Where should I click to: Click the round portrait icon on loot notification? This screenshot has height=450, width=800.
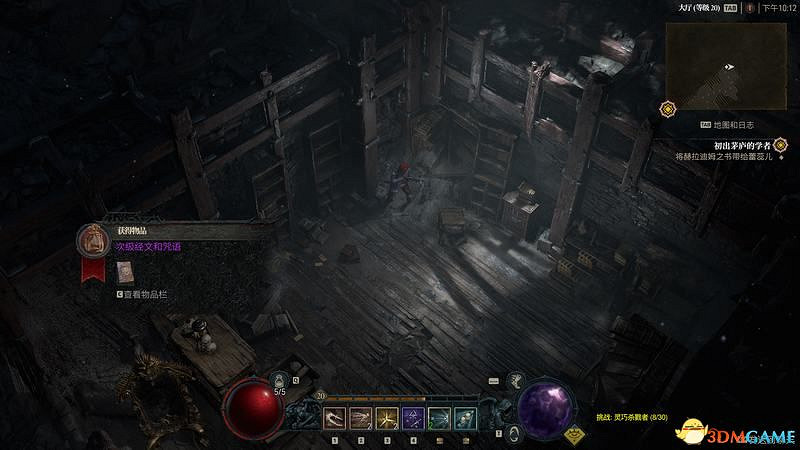93,240
